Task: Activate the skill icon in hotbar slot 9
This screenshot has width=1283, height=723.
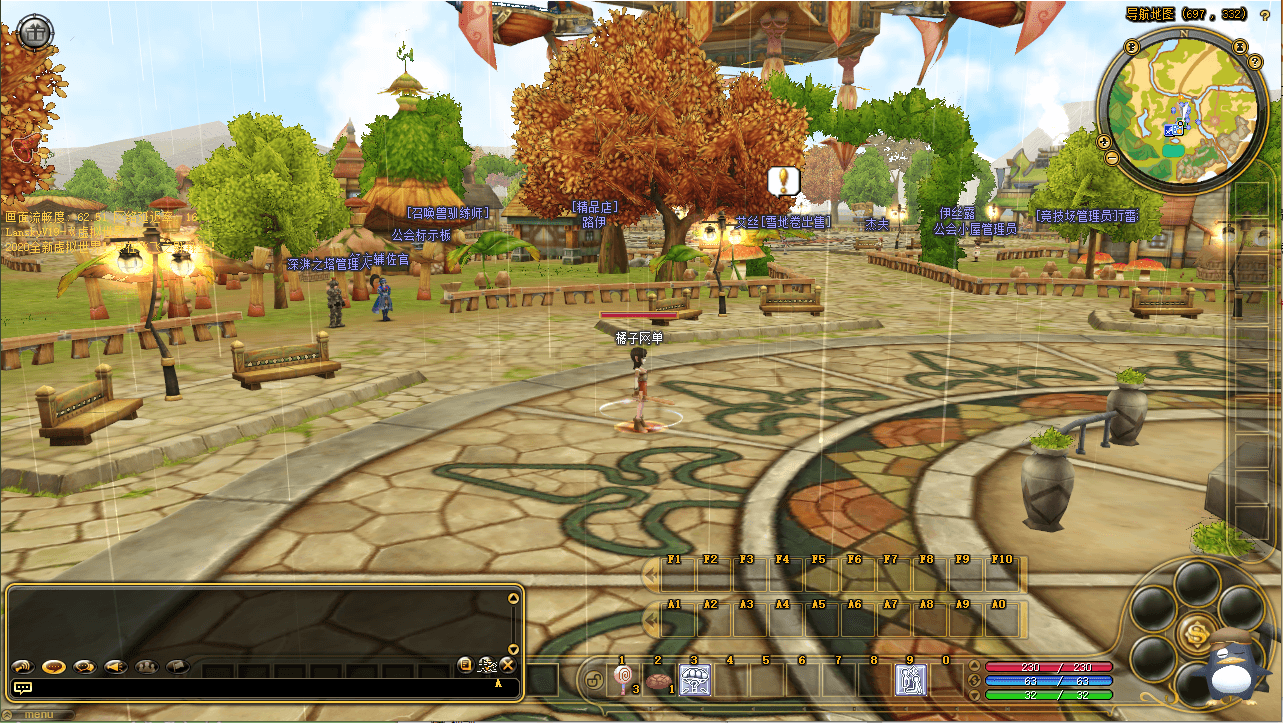Action: (x=910, y=681)
